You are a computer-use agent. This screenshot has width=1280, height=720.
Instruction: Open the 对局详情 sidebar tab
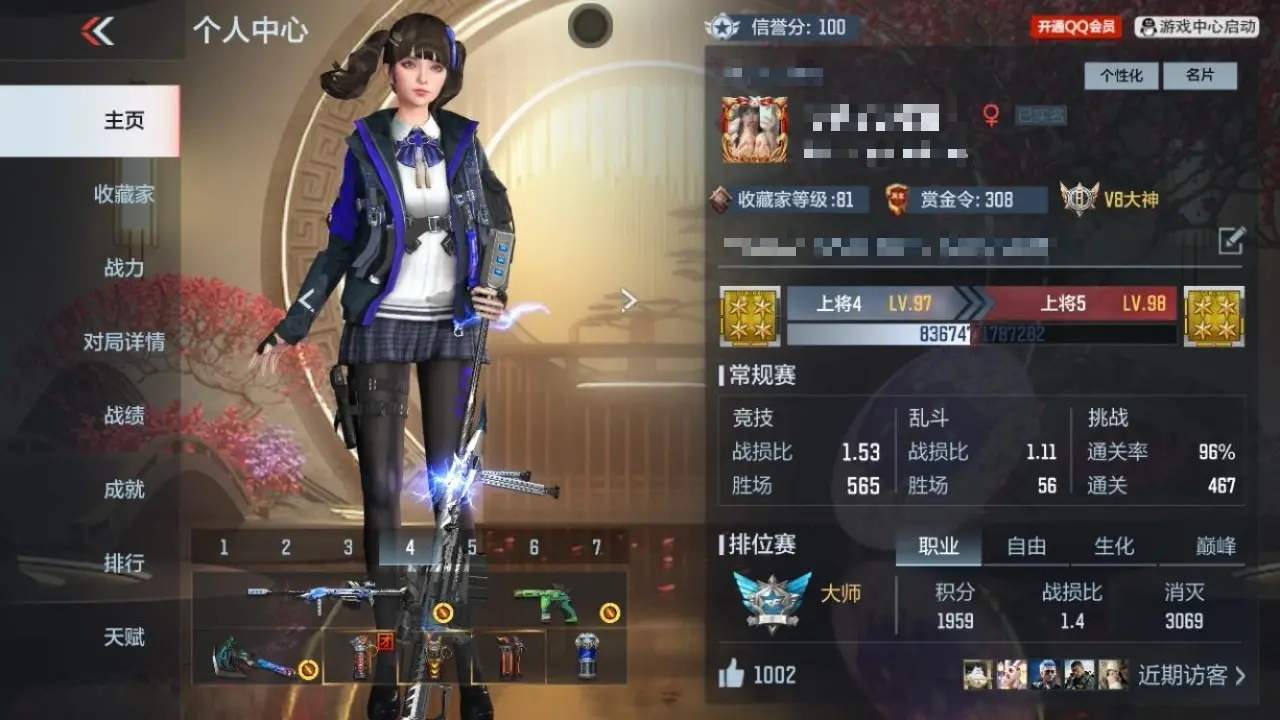pos(124,342)
